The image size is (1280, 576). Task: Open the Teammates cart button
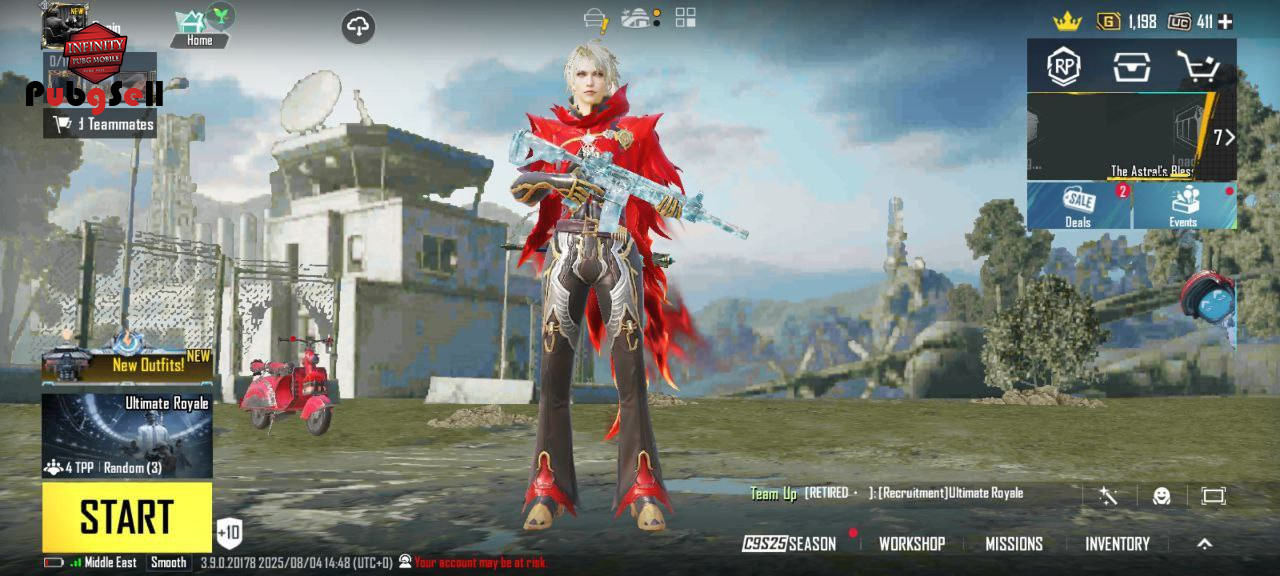point(100,124)
